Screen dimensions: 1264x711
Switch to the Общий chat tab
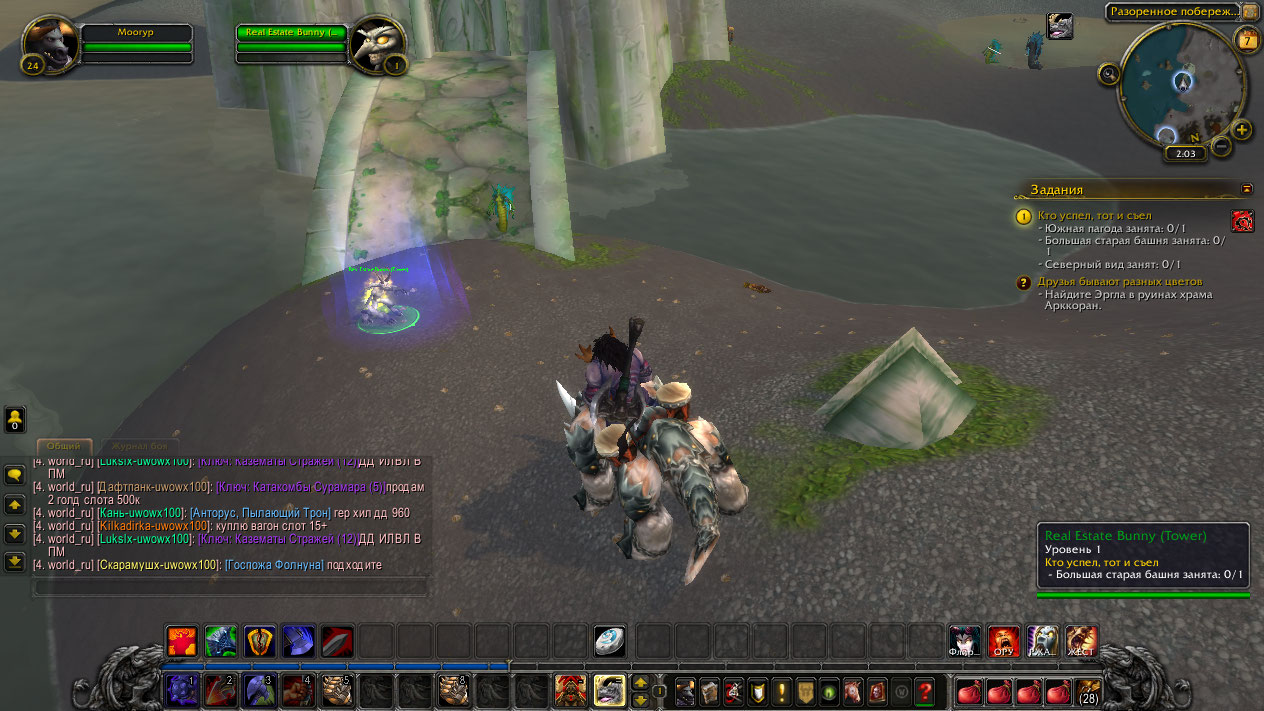(64, 446)
